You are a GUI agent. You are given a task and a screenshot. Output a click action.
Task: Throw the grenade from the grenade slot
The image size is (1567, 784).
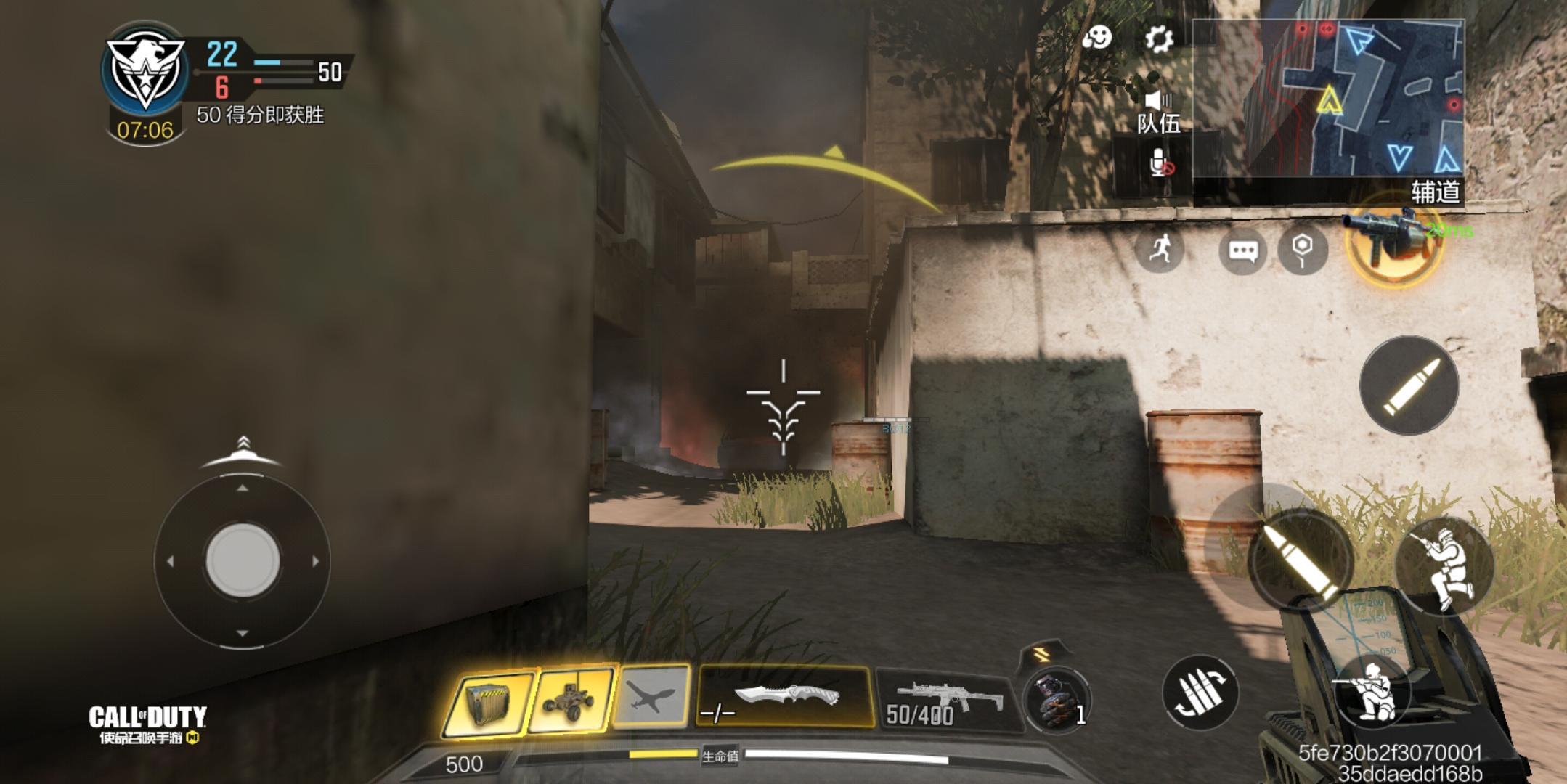(1055, 699)
